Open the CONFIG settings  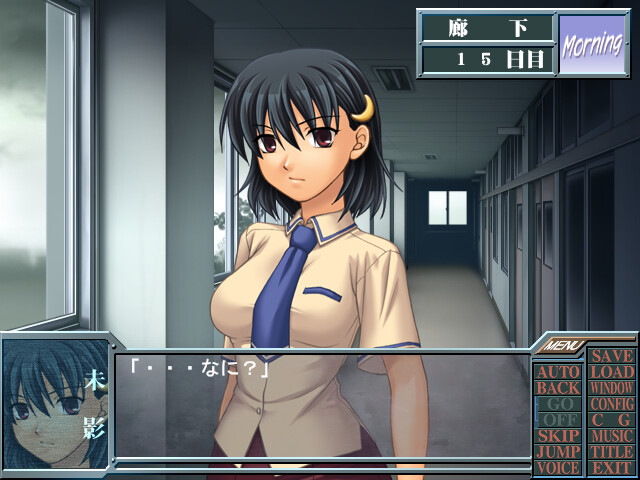[x=610, y=404]
